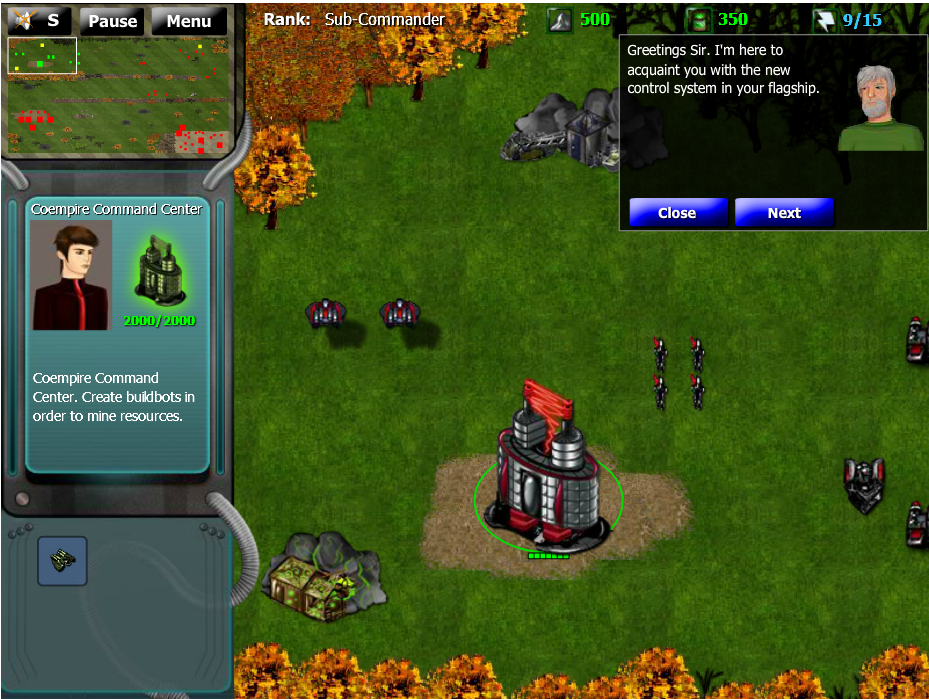Build a buildbot from the production slot
Viewport: 929px width, 699px height.
pyautogui.click(x=62, y=560)
